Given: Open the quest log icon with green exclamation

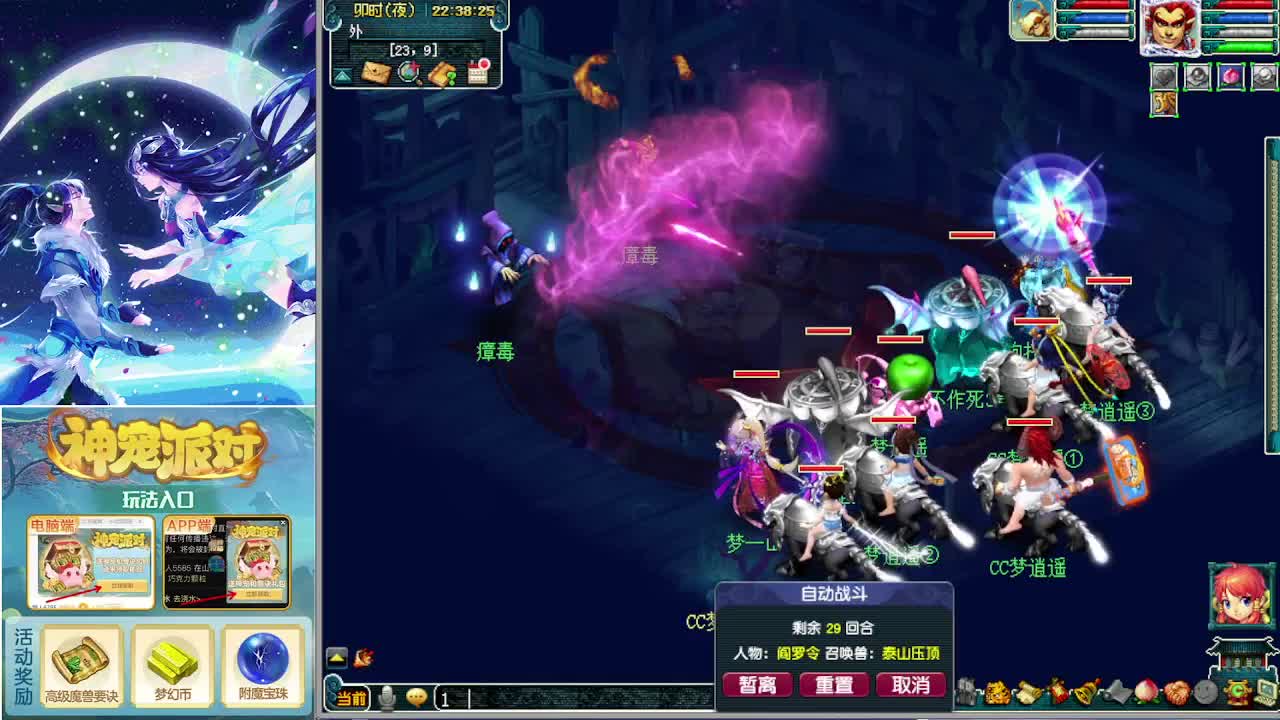Looking at the screenshot, I should [x=443, y=73].
